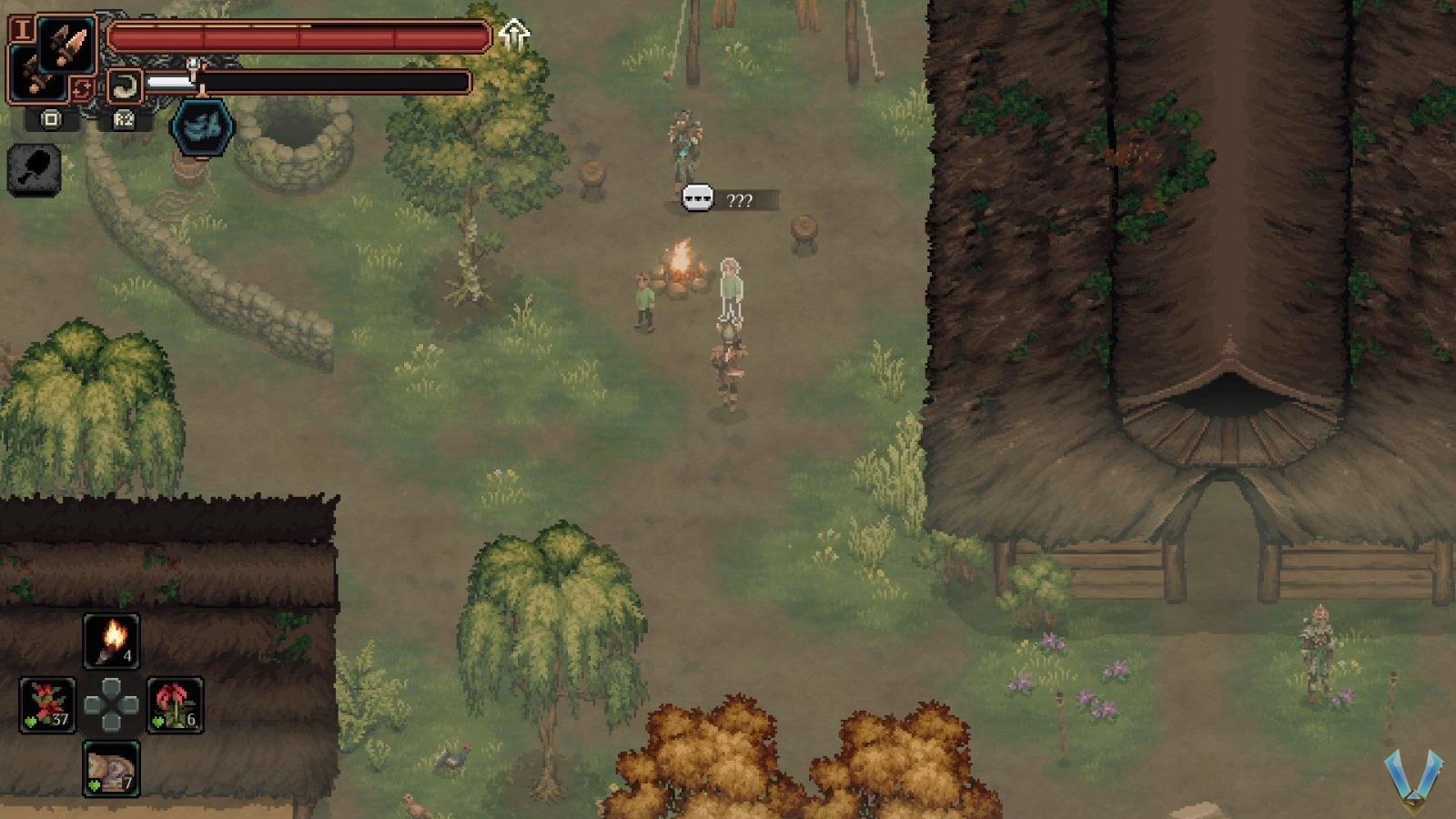The image size is (1456, 819).
Task: Click the empty shovel tool slot
Action: [34, 169]
